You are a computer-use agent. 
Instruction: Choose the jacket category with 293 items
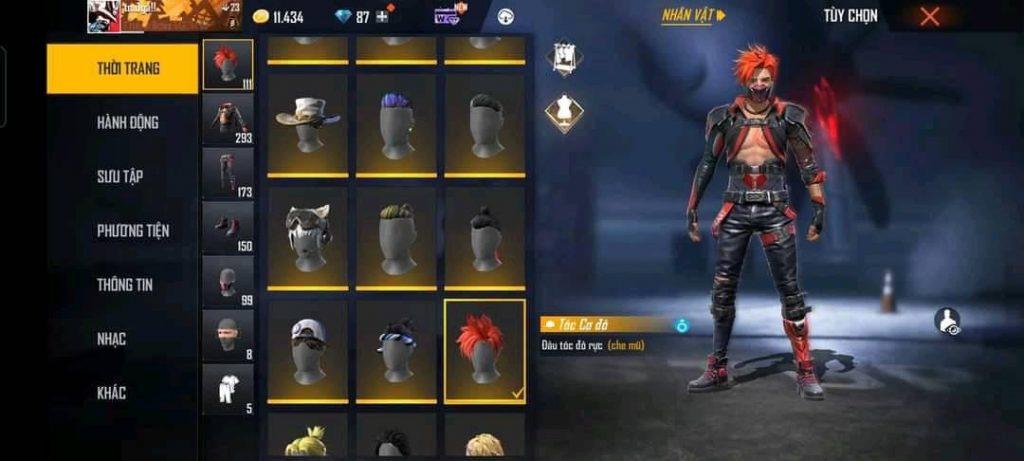(x=227, y=119)
